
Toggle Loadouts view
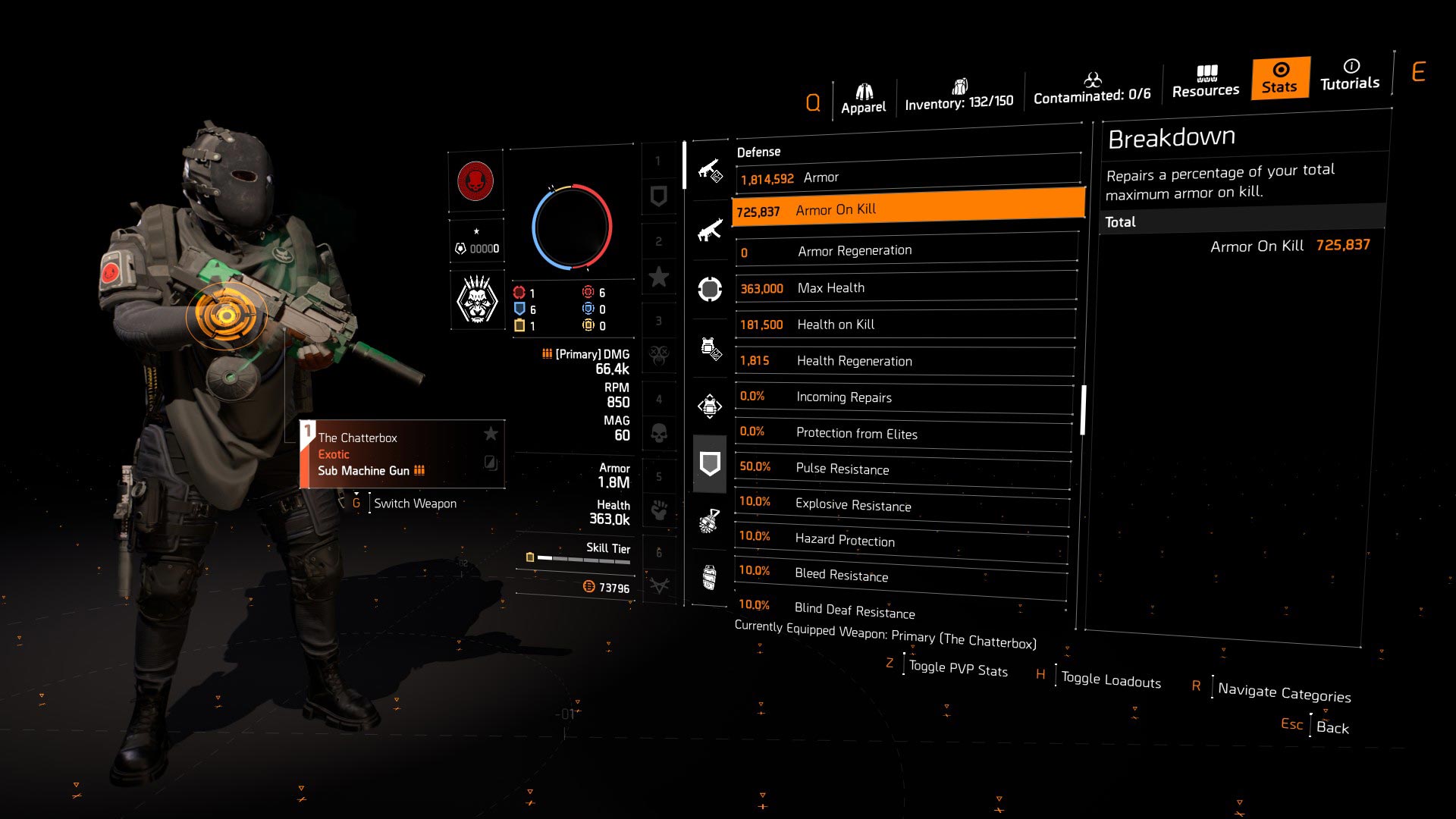click(x=1110, y=679)
